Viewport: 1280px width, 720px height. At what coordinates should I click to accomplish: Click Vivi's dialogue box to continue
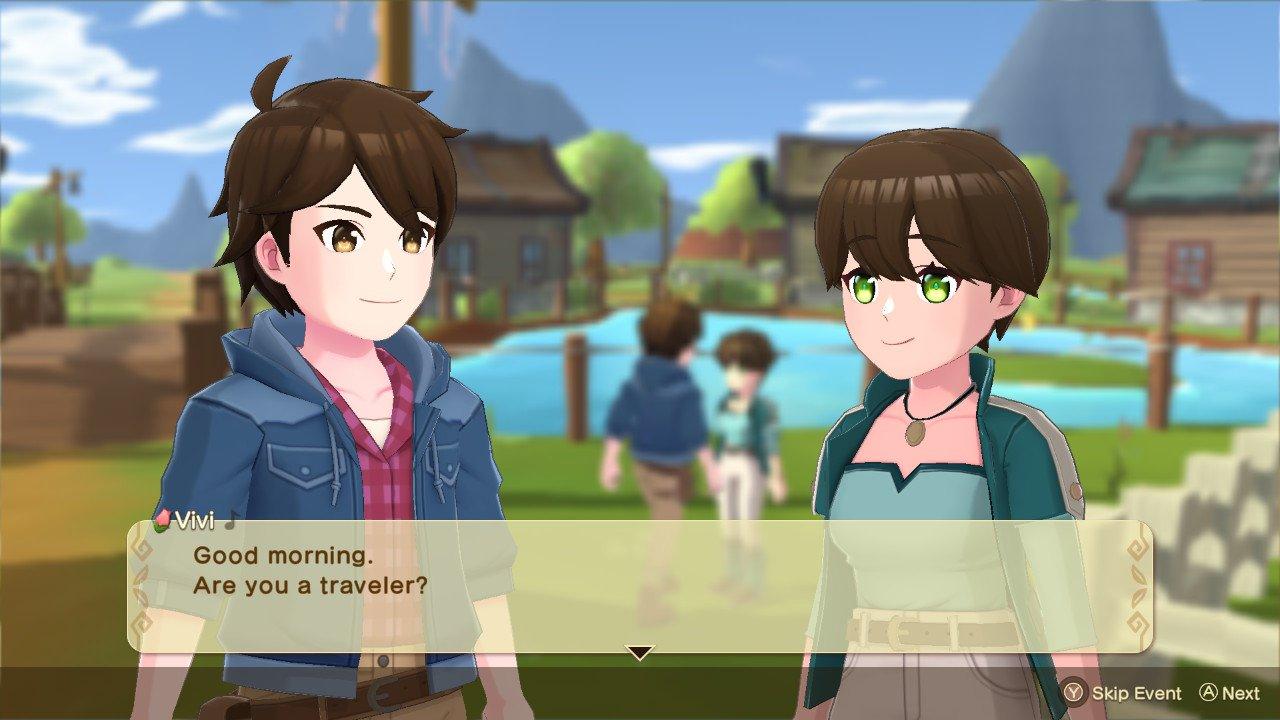coord(640,585)
